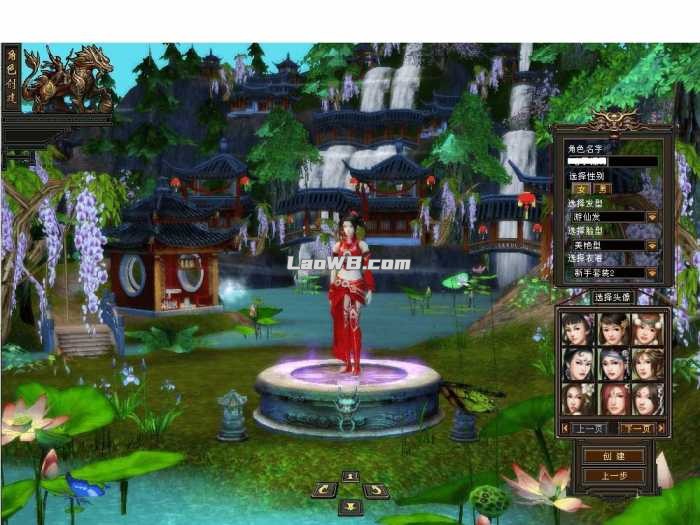Click the bottom camera control button
700x525 pixels.
click(350, 506)
